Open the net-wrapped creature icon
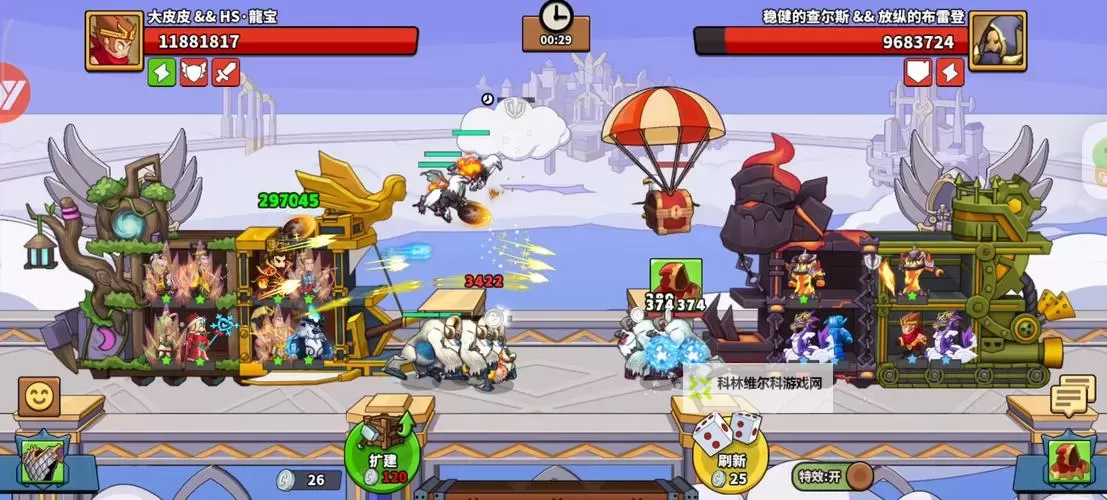This screenshot has height=500, width=1107. pyautogui.click(x=42, y=462)
